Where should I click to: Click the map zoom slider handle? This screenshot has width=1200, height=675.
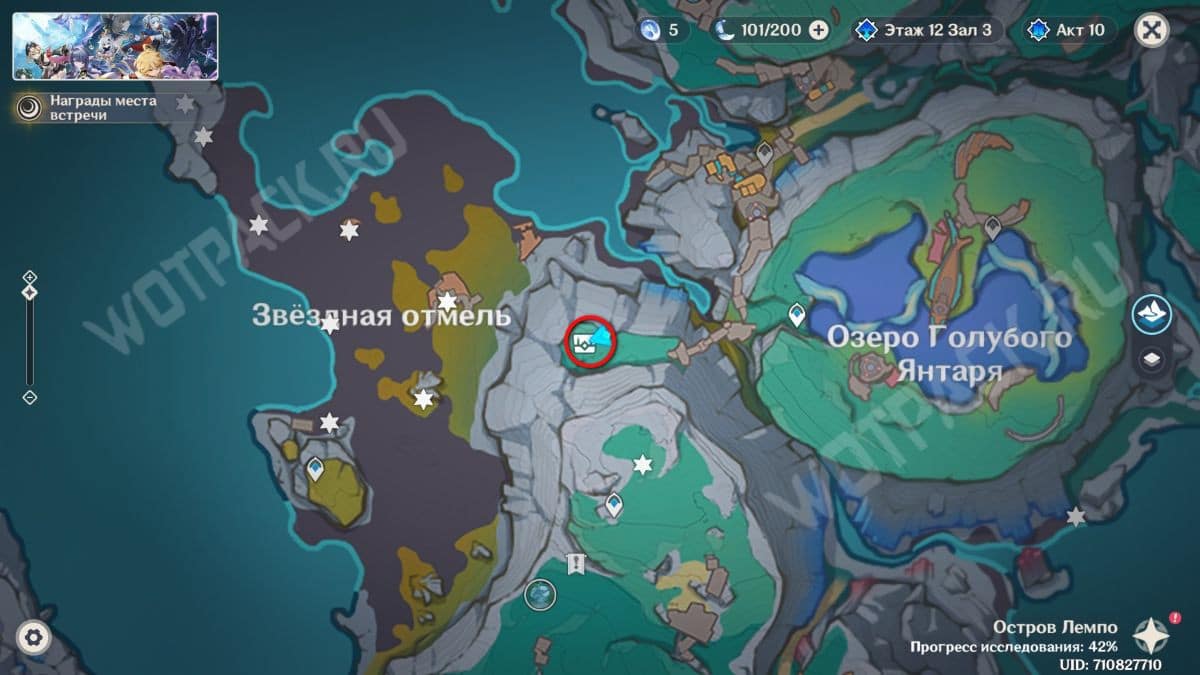point(30,292)
